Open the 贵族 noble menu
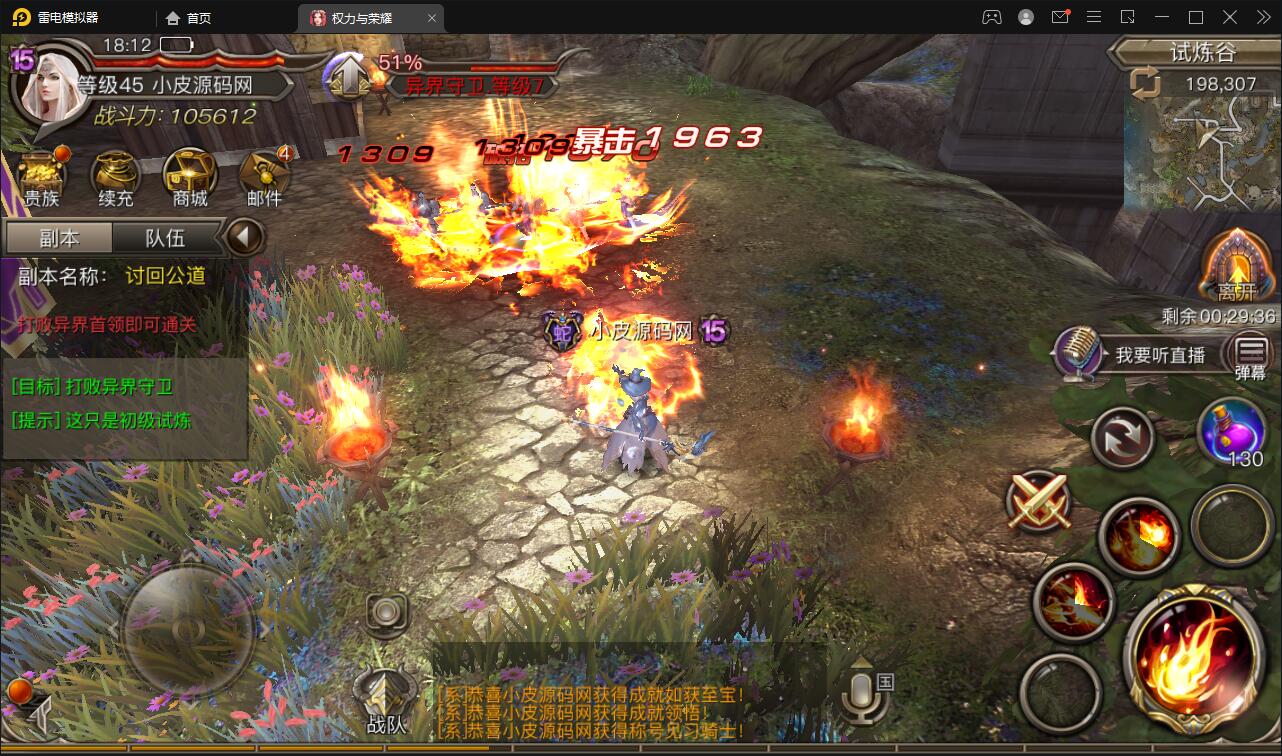1282x756 pixels. [41, 178]
